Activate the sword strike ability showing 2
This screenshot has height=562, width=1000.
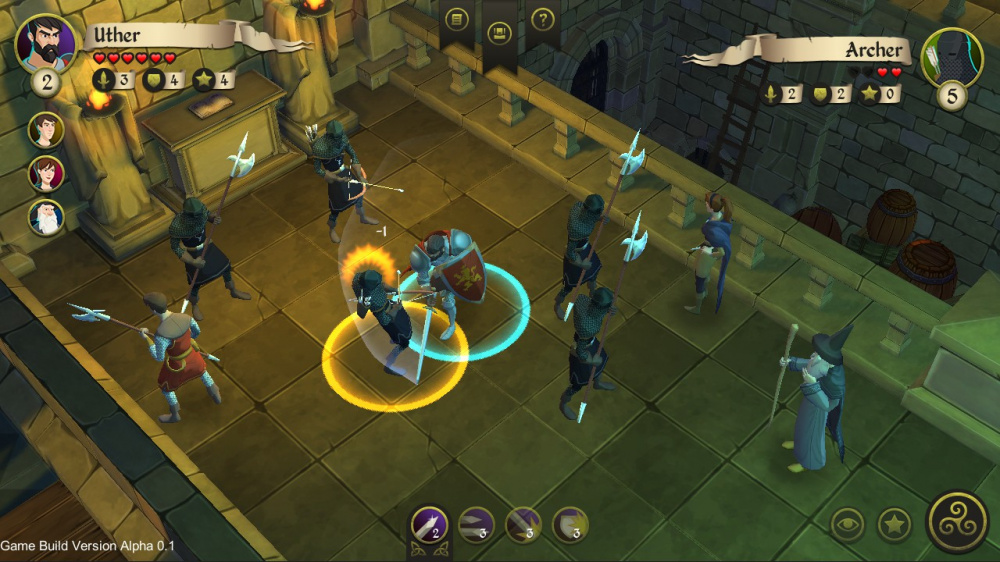[429, 523]
